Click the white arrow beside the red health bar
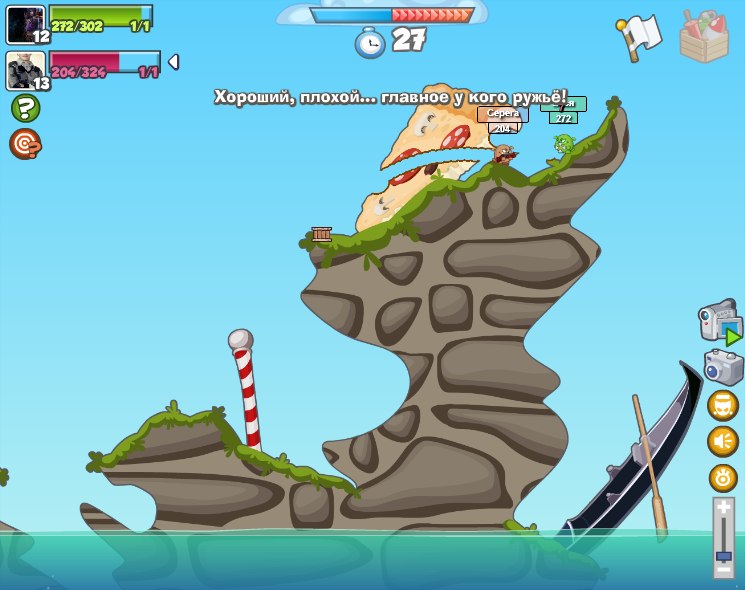This screenshot has width=745, height=590. tap(173, 62)
